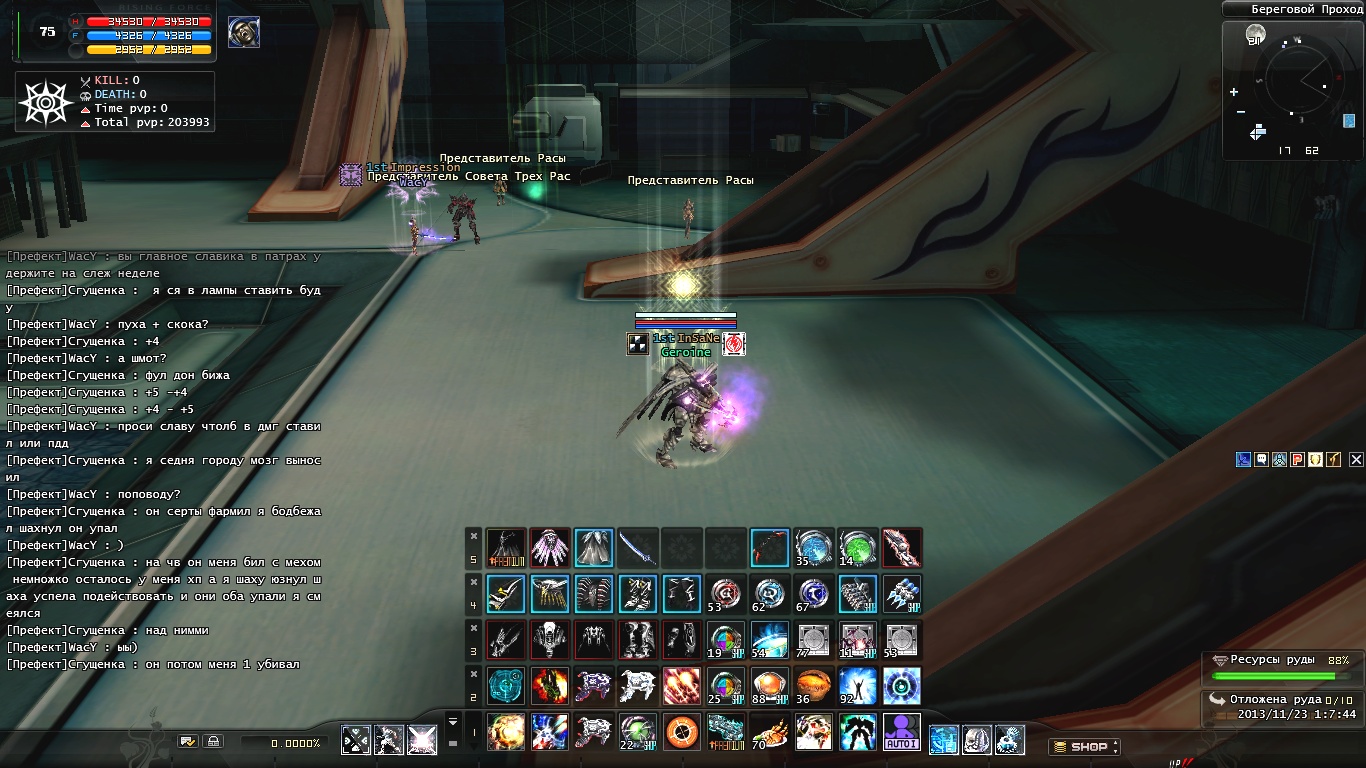
Task: Zoom in the minimap with plus button
Action: [x=1234, y=92]
